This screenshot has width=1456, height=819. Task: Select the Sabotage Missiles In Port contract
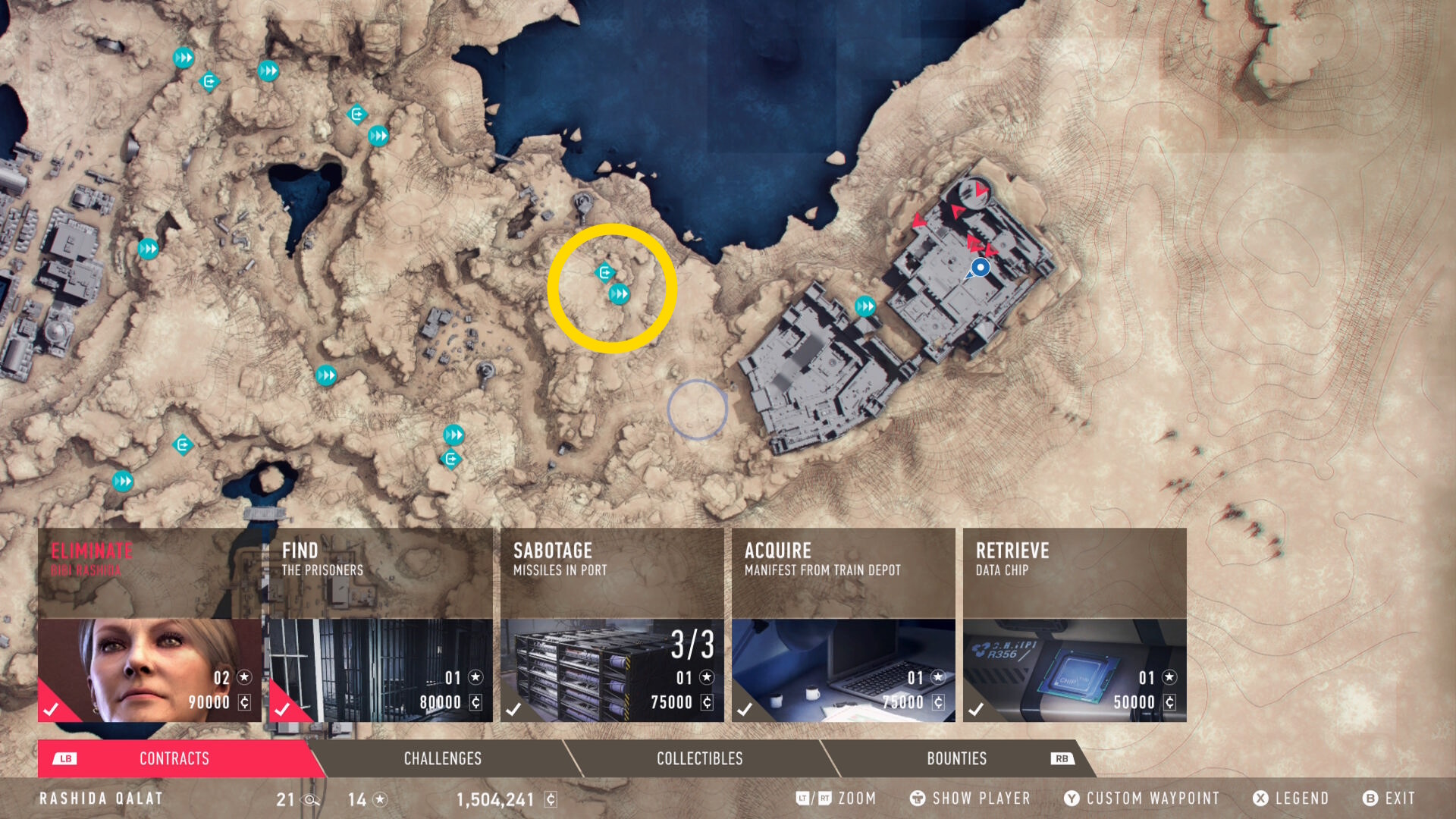point(612,625)
